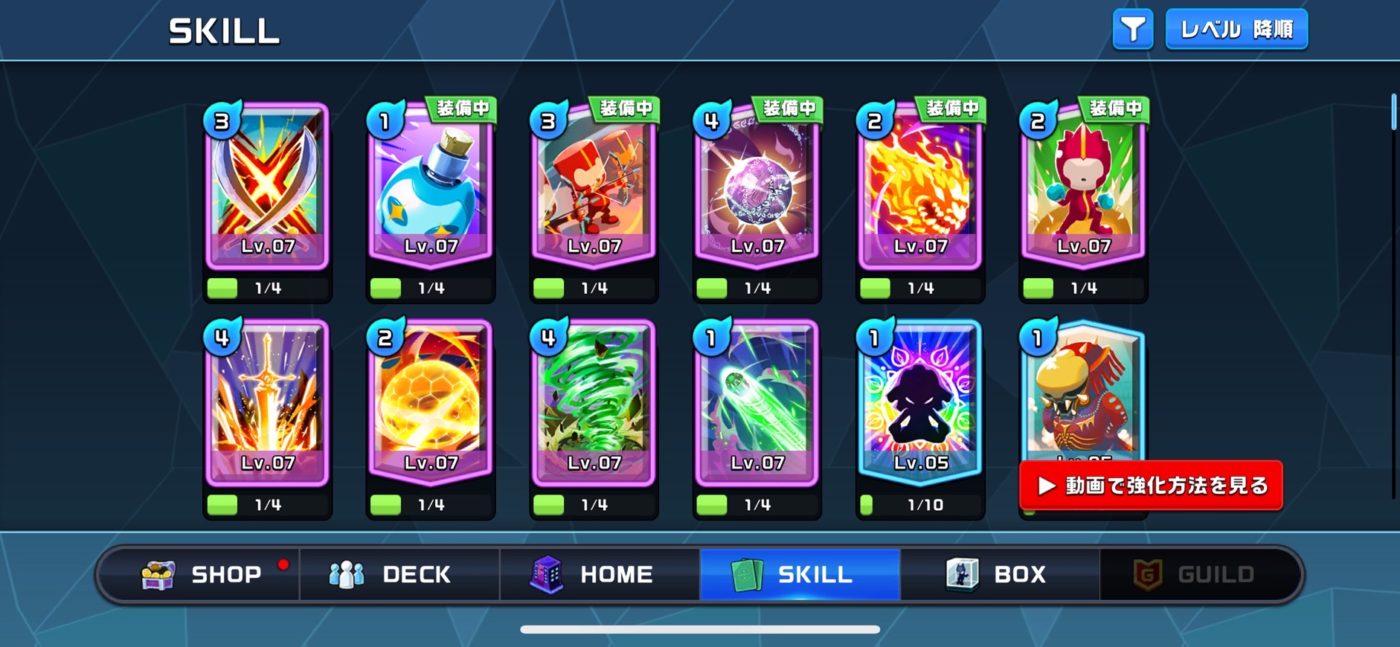Choose the golden holy sword skill card
The height and width of the screenshot is (647, 1400).
tap(267, 404)
